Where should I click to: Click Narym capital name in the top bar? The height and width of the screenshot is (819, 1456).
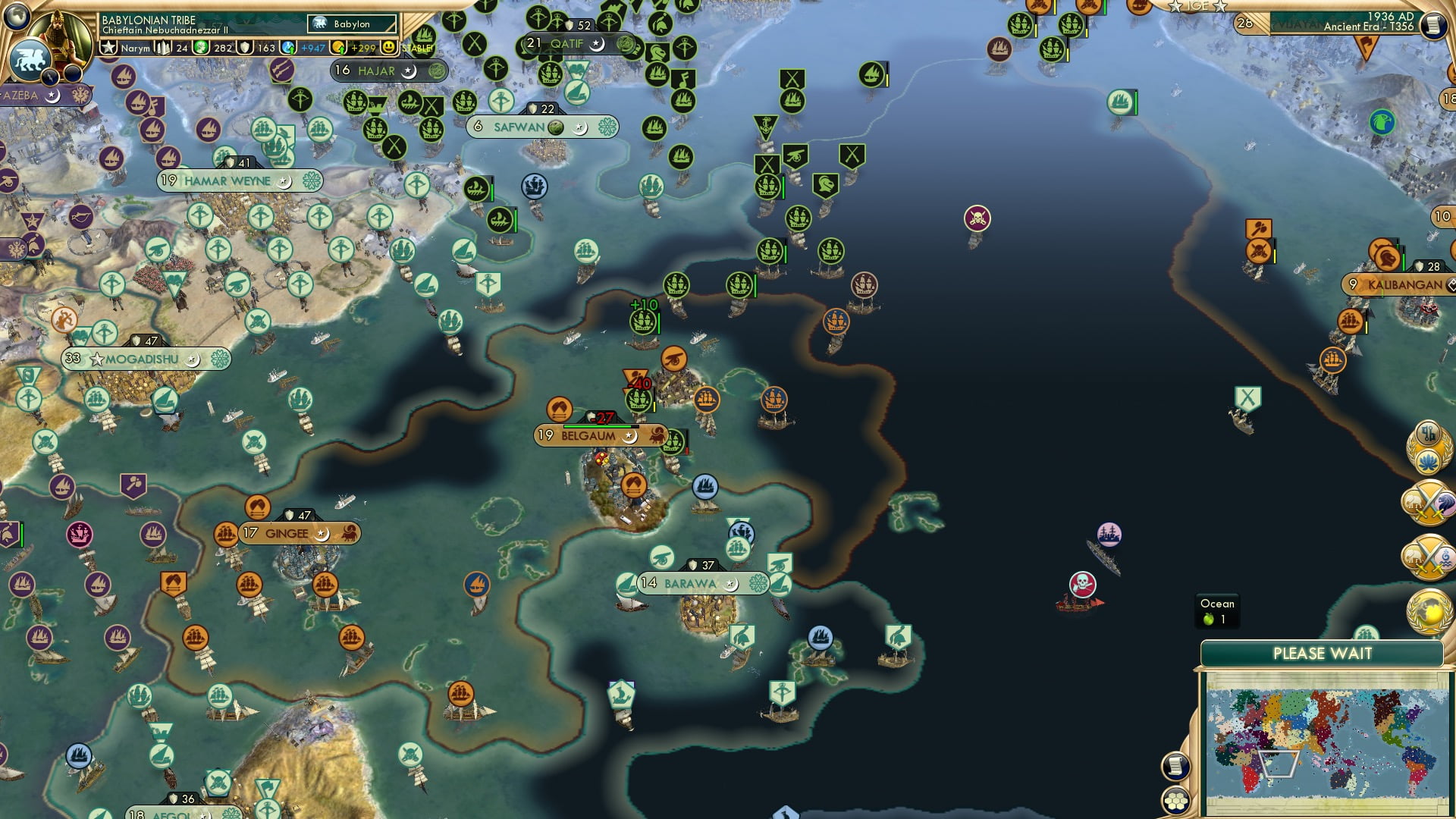(135, 49)
